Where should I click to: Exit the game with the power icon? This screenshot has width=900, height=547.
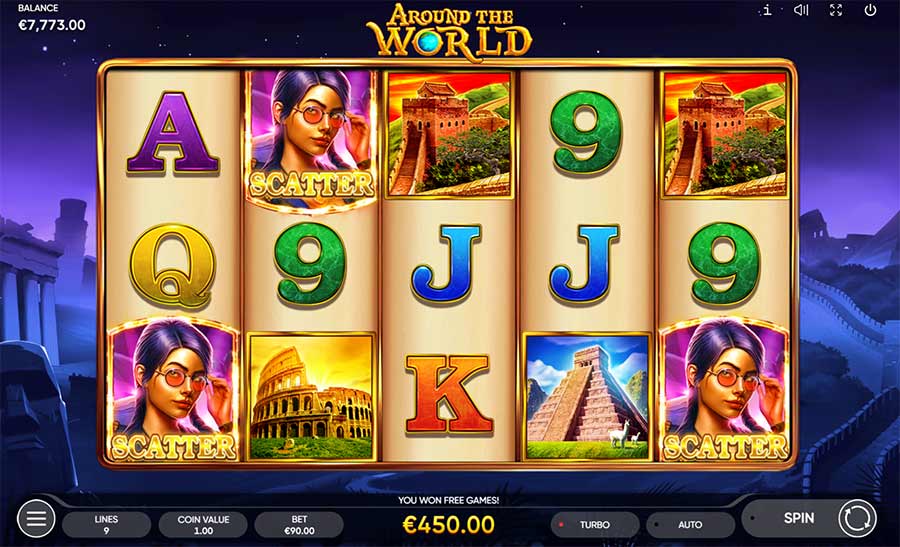click(x=870, y=11)
